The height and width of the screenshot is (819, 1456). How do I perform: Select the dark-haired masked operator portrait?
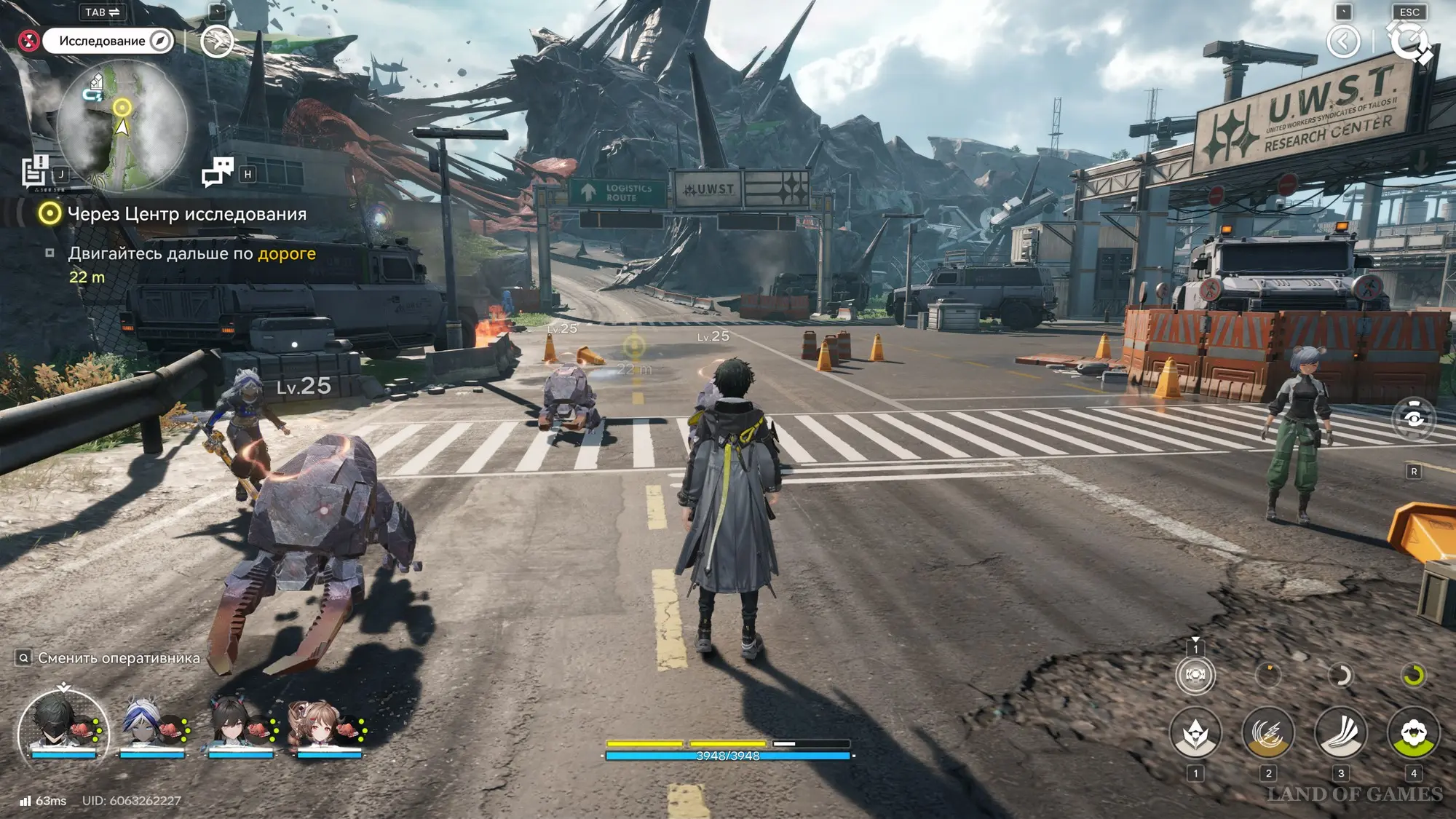pyautogui.click(x=63, y=724)
